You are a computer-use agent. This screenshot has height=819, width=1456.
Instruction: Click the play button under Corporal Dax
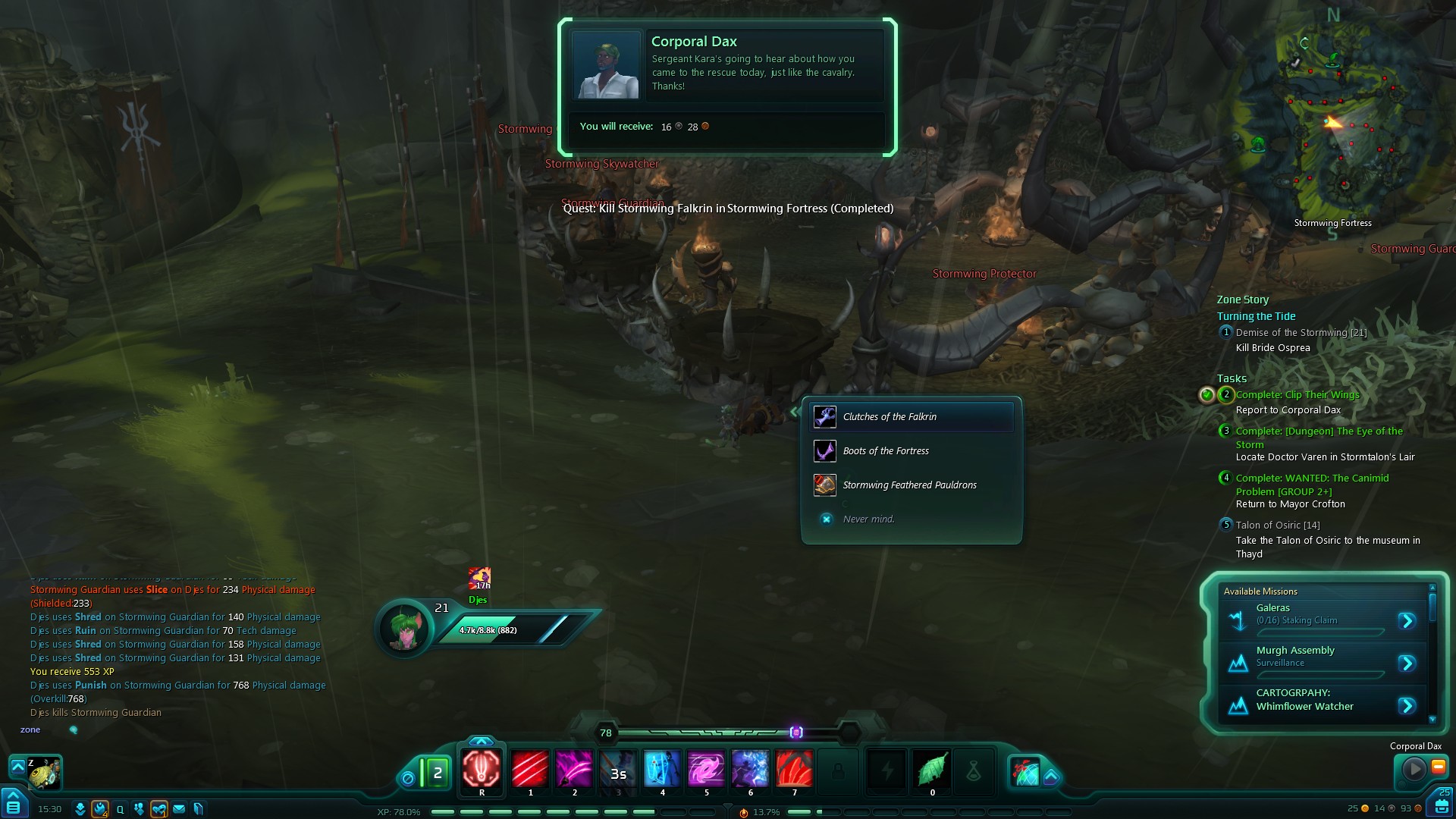point(1414,769)
